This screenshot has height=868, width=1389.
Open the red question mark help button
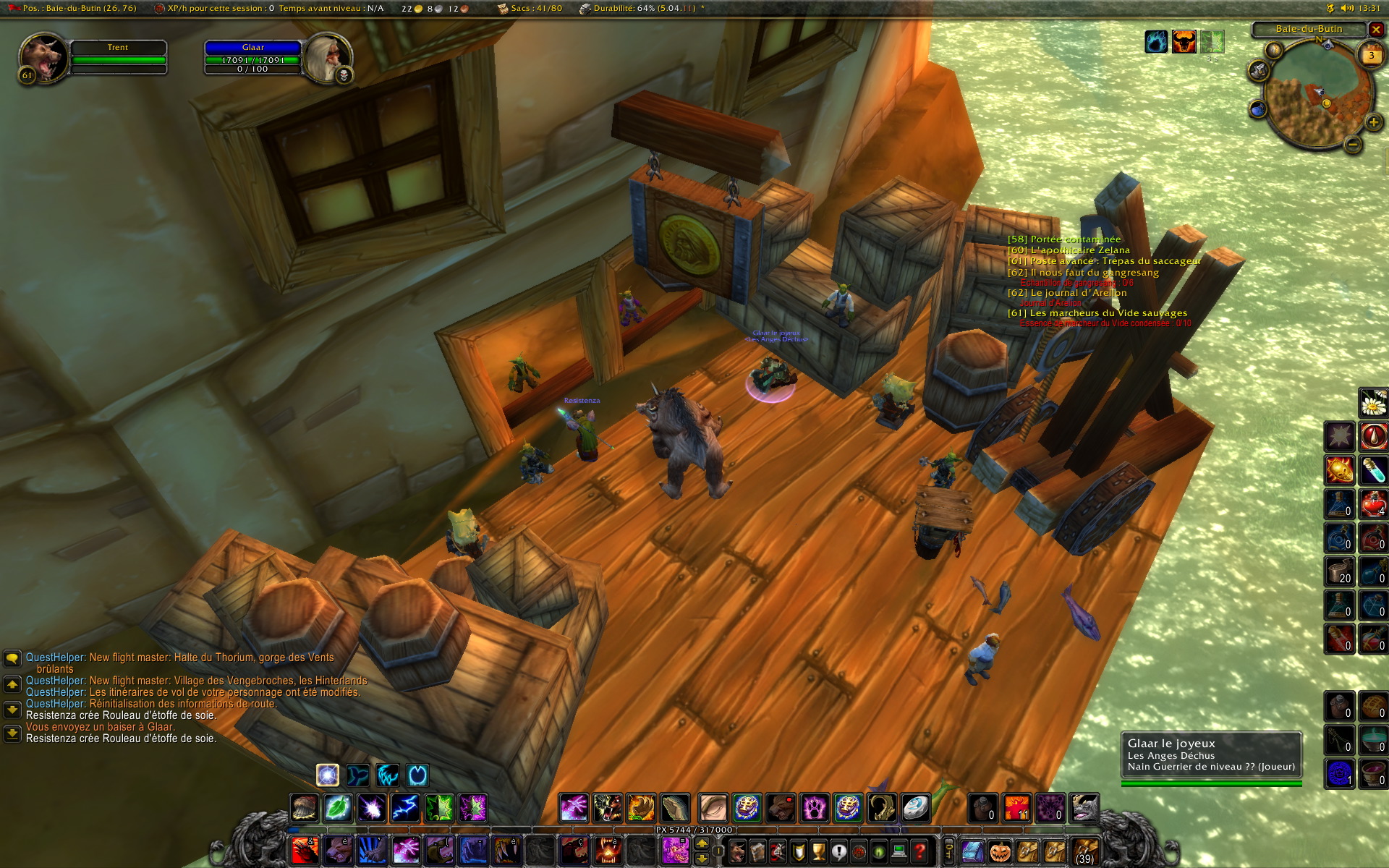click(x=919, y=851)
